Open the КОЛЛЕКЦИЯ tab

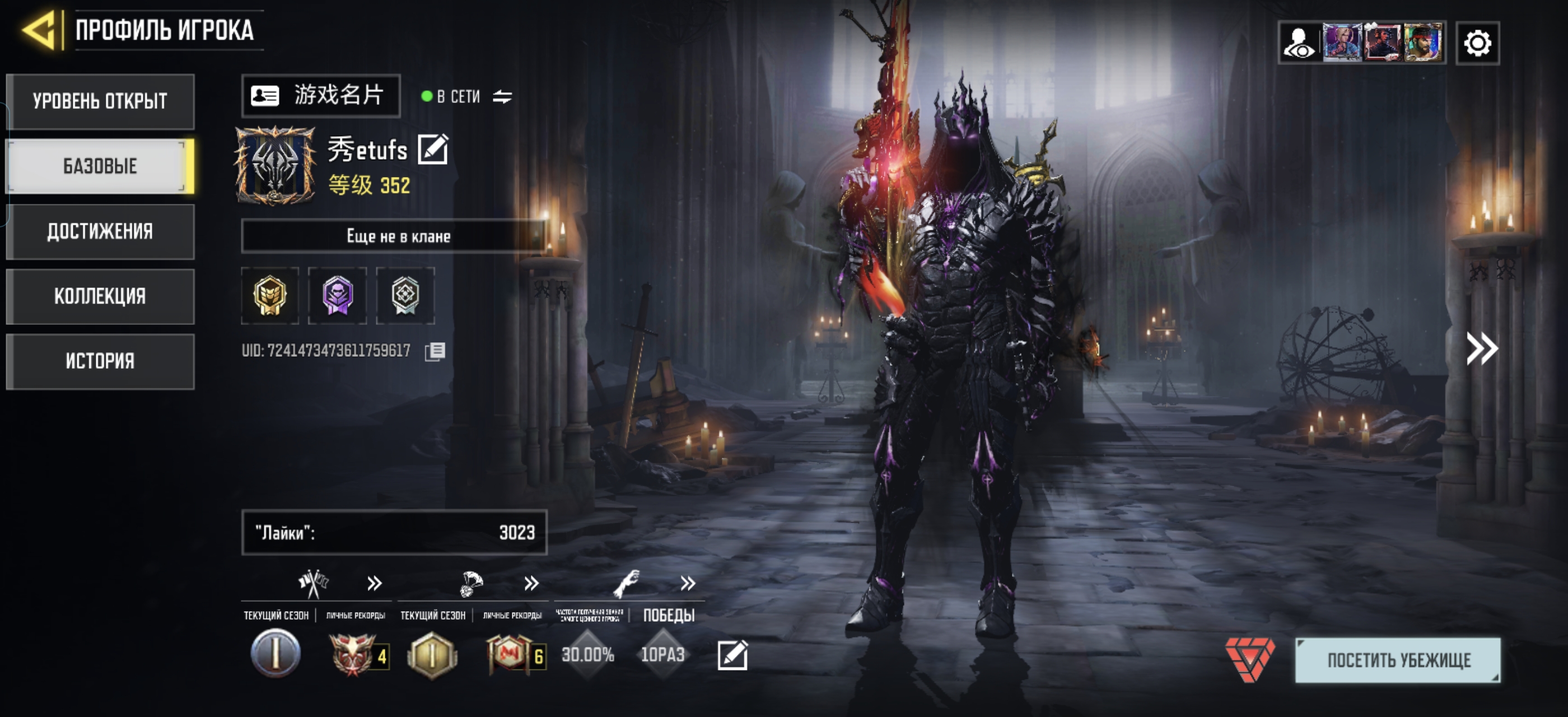100,296
